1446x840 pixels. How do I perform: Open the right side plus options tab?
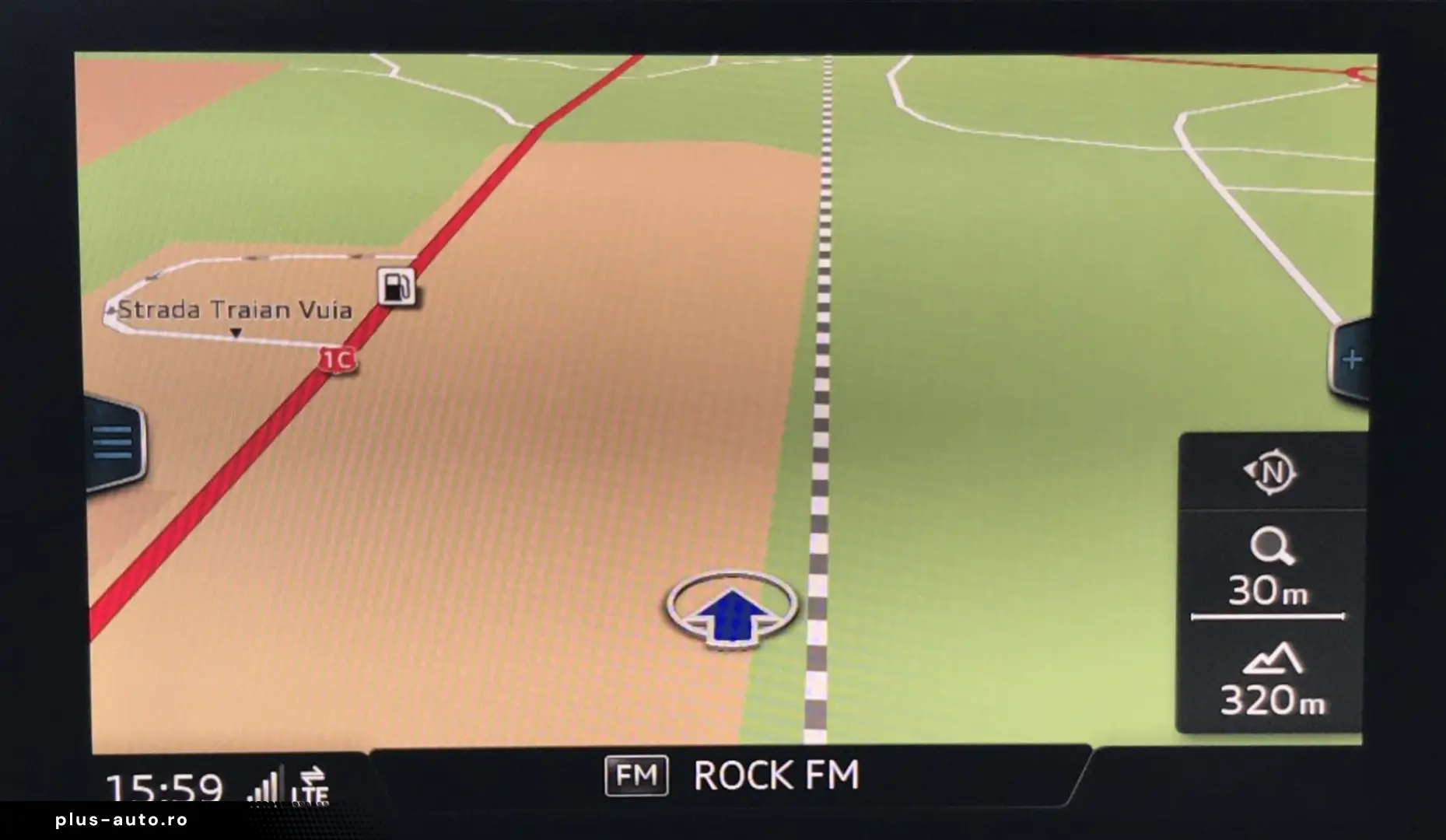1350,359
